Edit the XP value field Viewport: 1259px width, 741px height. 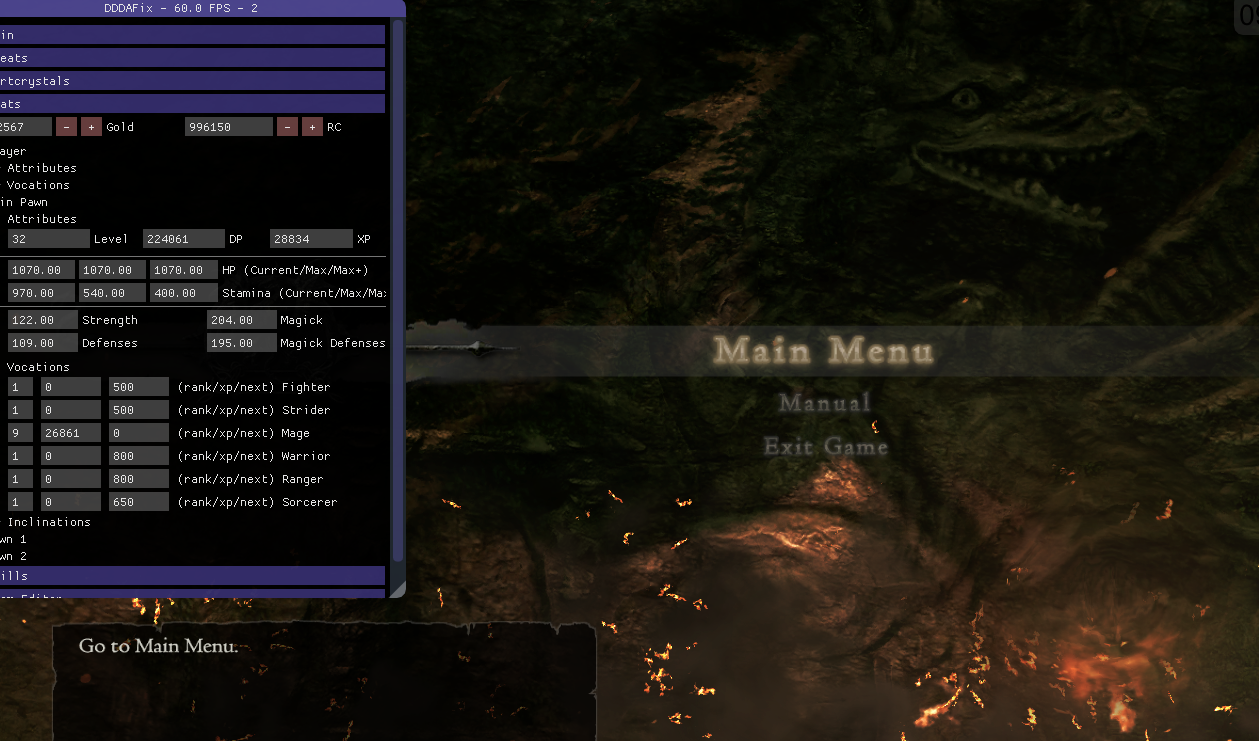tap(311, 239)
